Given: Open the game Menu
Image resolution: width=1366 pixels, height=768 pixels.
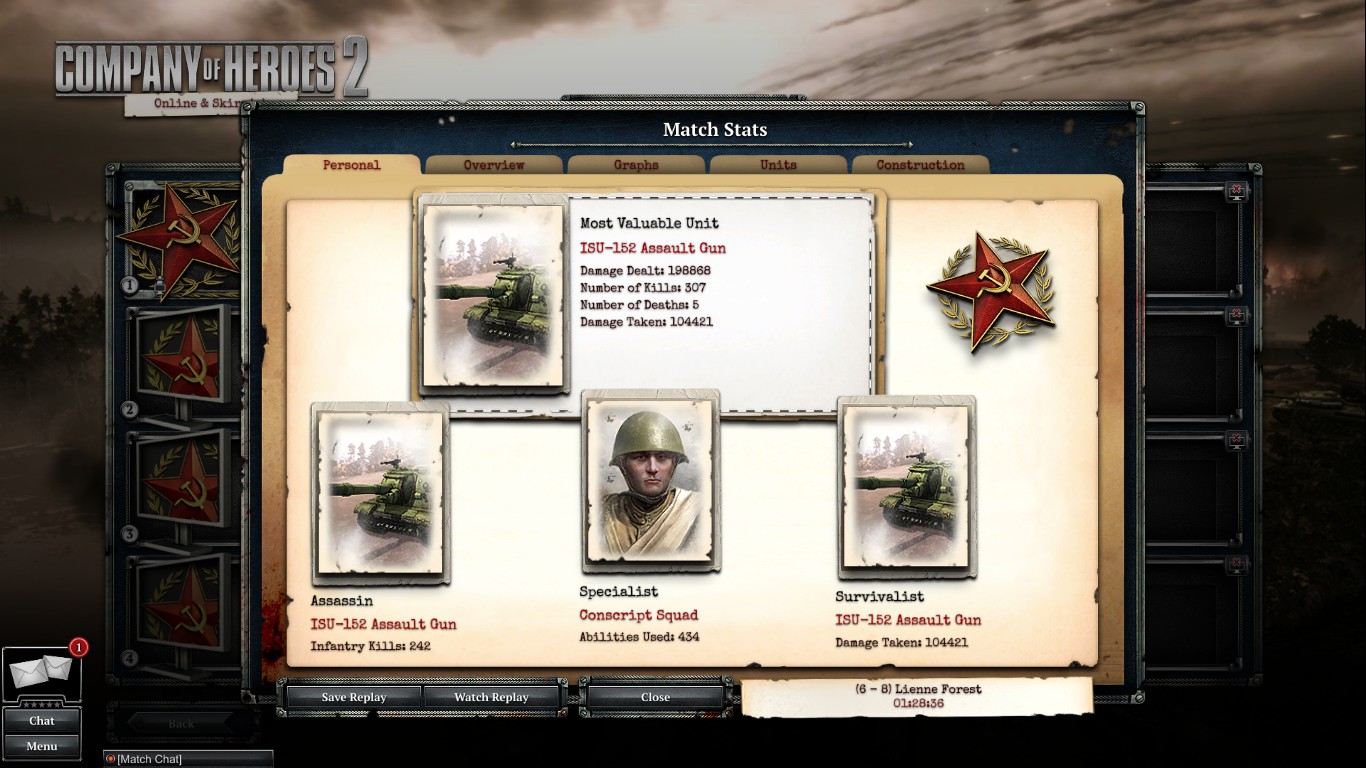Looking at the screenshot, I should [42, 746].
